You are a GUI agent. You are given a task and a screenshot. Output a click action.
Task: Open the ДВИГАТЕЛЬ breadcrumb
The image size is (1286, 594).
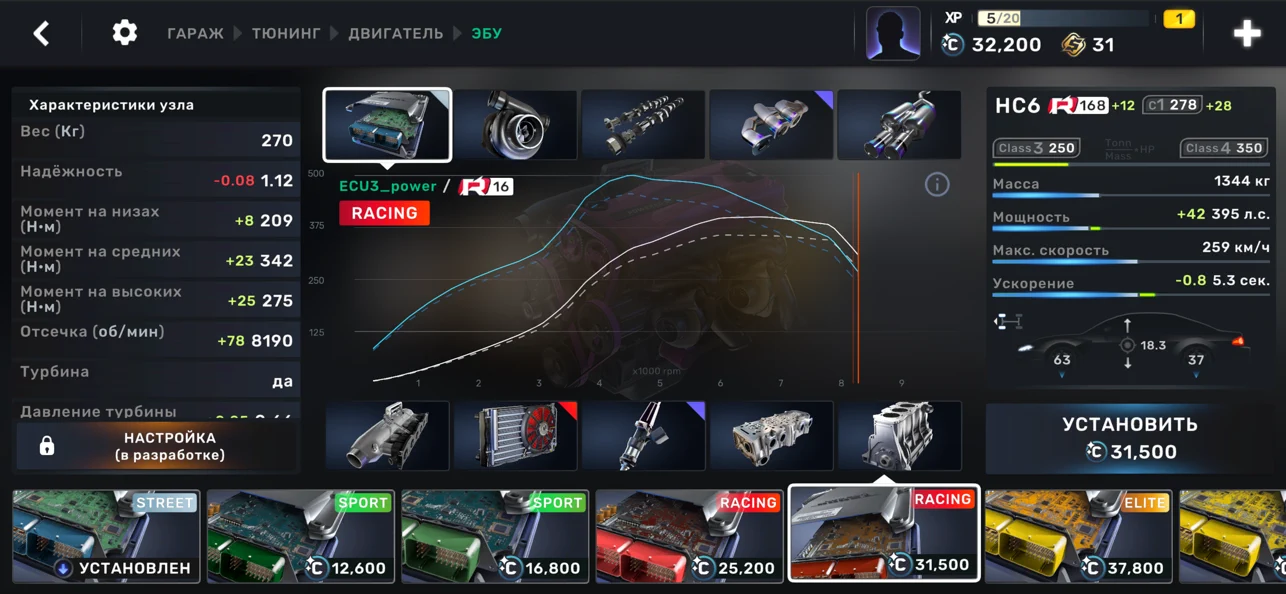(395, 33)
